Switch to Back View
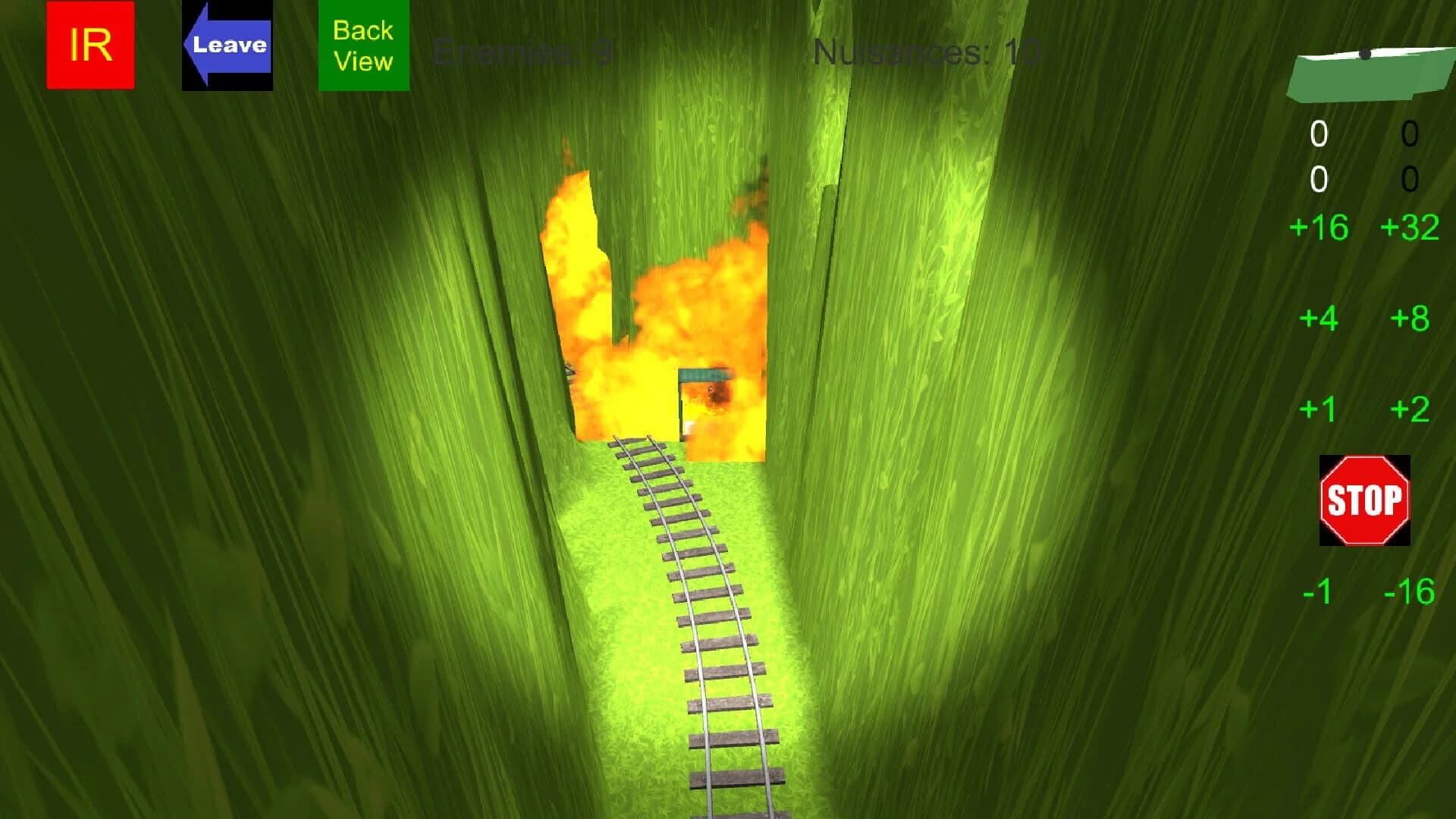Image resolution: width=1456 pixels, height=819 pixels. click(362, 44)
